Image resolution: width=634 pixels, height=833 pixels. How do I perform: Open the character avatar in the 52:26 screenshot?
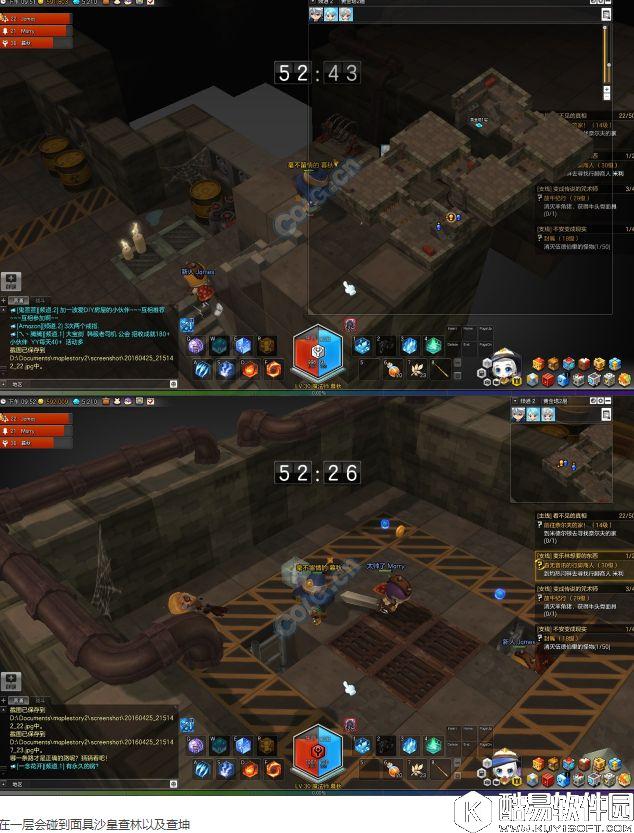[496, 764]
